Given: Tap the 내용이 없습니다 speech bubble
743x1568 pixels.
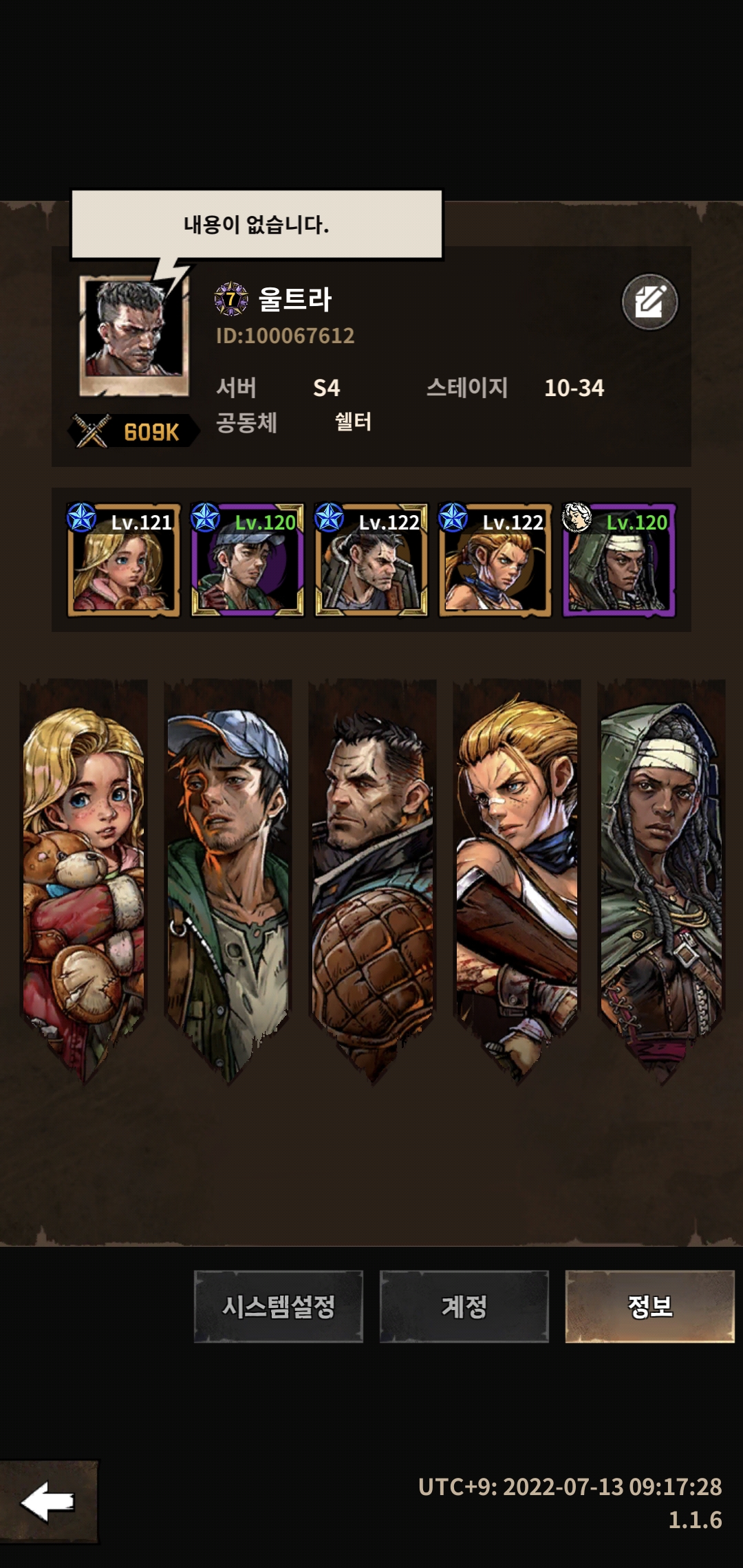Looking at the screenshot, I should pyautogui.click(x=257, y=224).
